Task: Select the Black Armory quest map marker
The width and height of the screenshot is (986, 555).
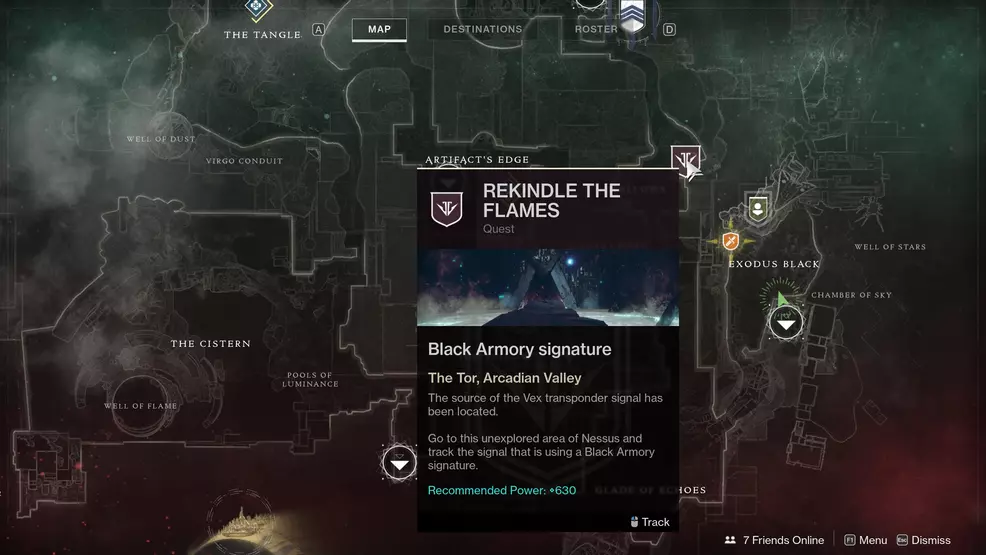Action: point(685,160)
